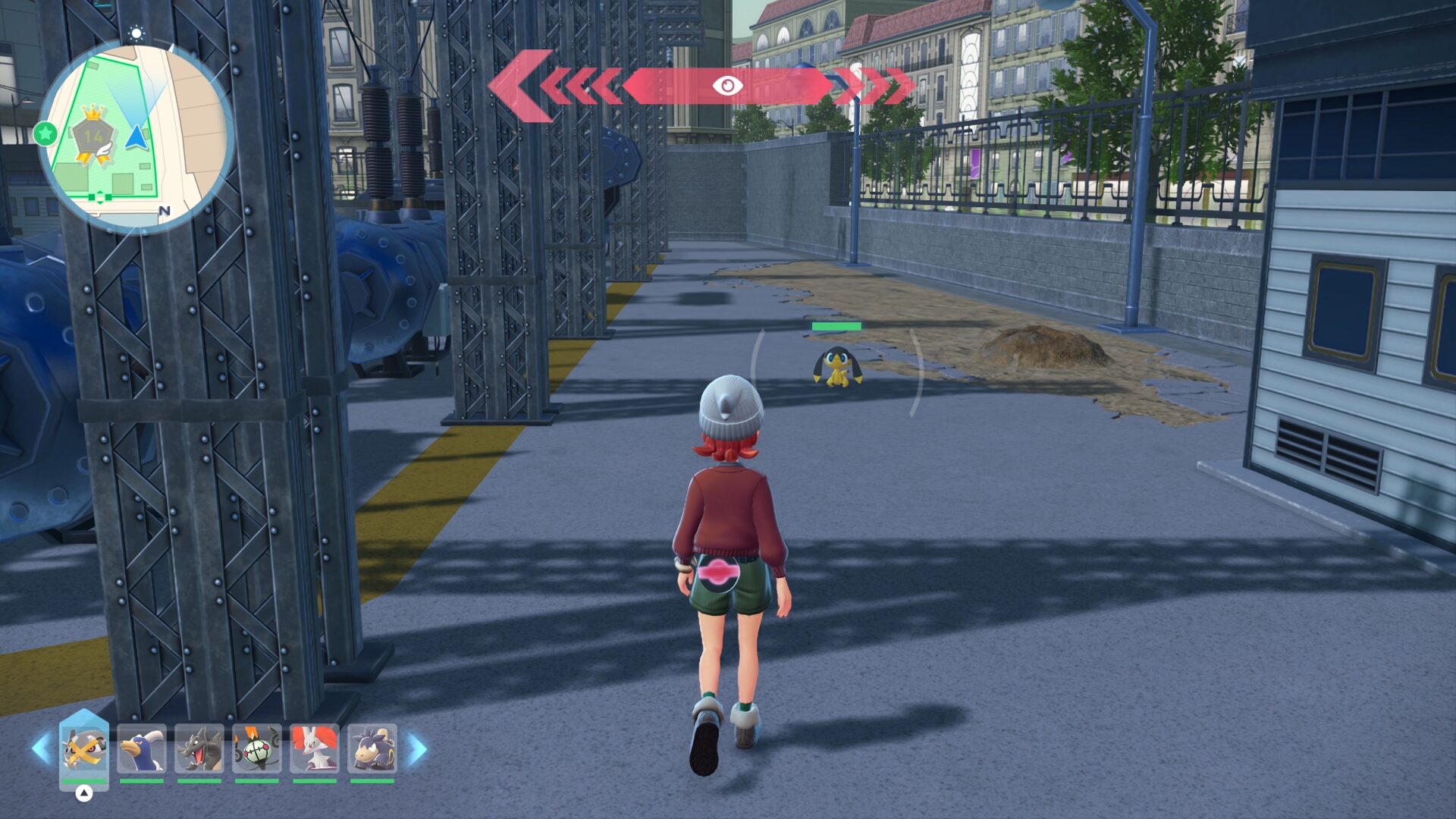Open the circular minimap

(x=135, y=136)
